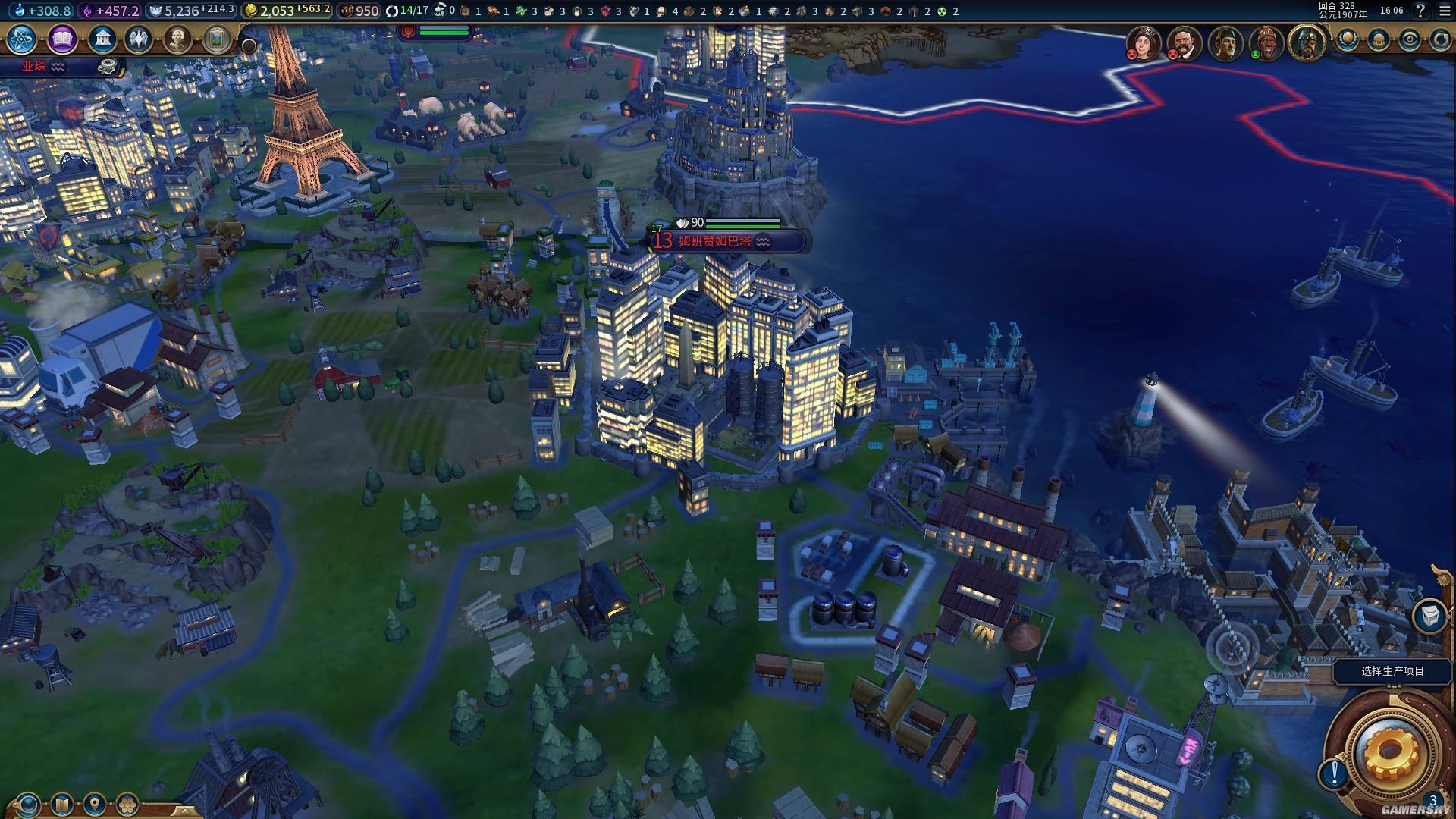Viewport: 1456px width, 819px height.
Task: Open the city-states dome icon
Action: 1379,39
